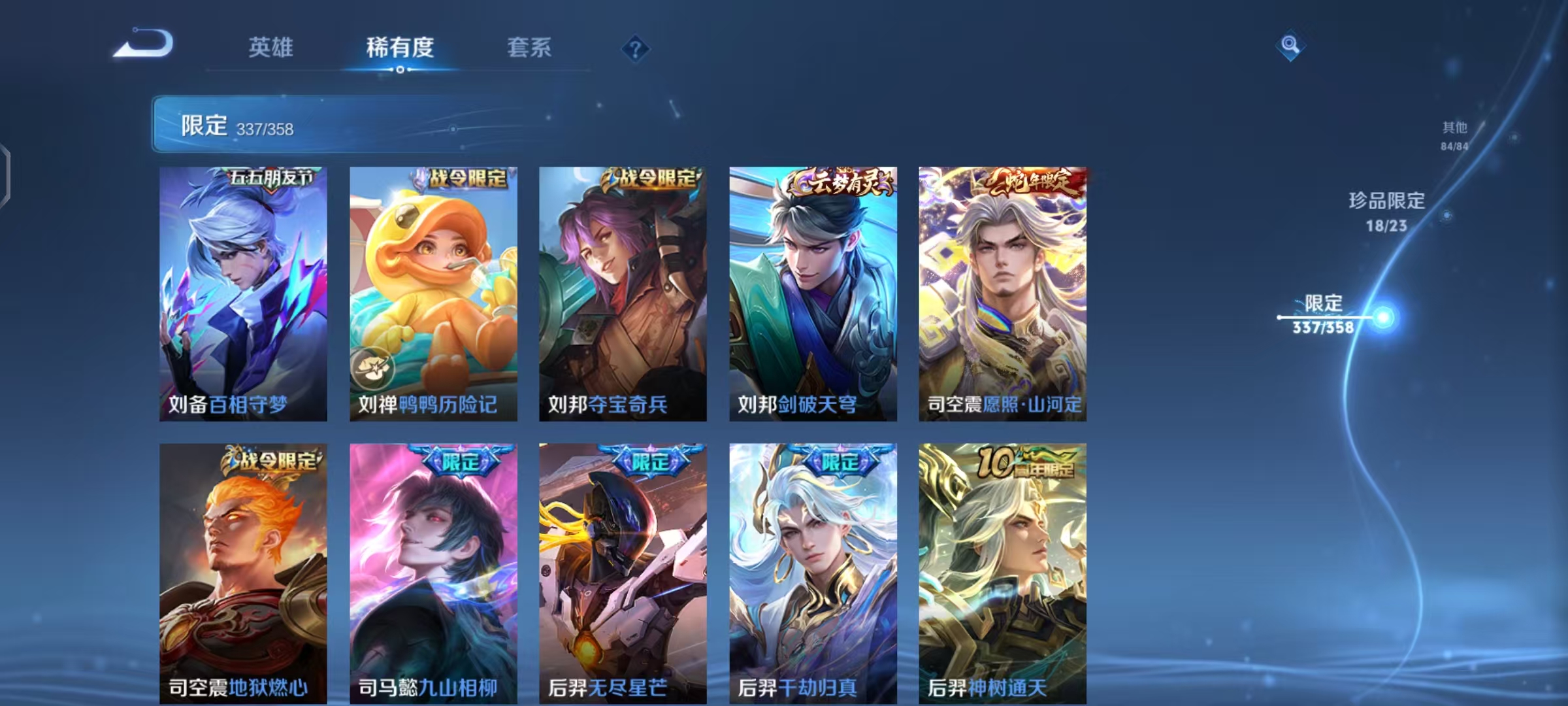Click the dot indicator under 稀有度 tab
The height and width of the screenshot is (706, 1568).
pos(400,69)
